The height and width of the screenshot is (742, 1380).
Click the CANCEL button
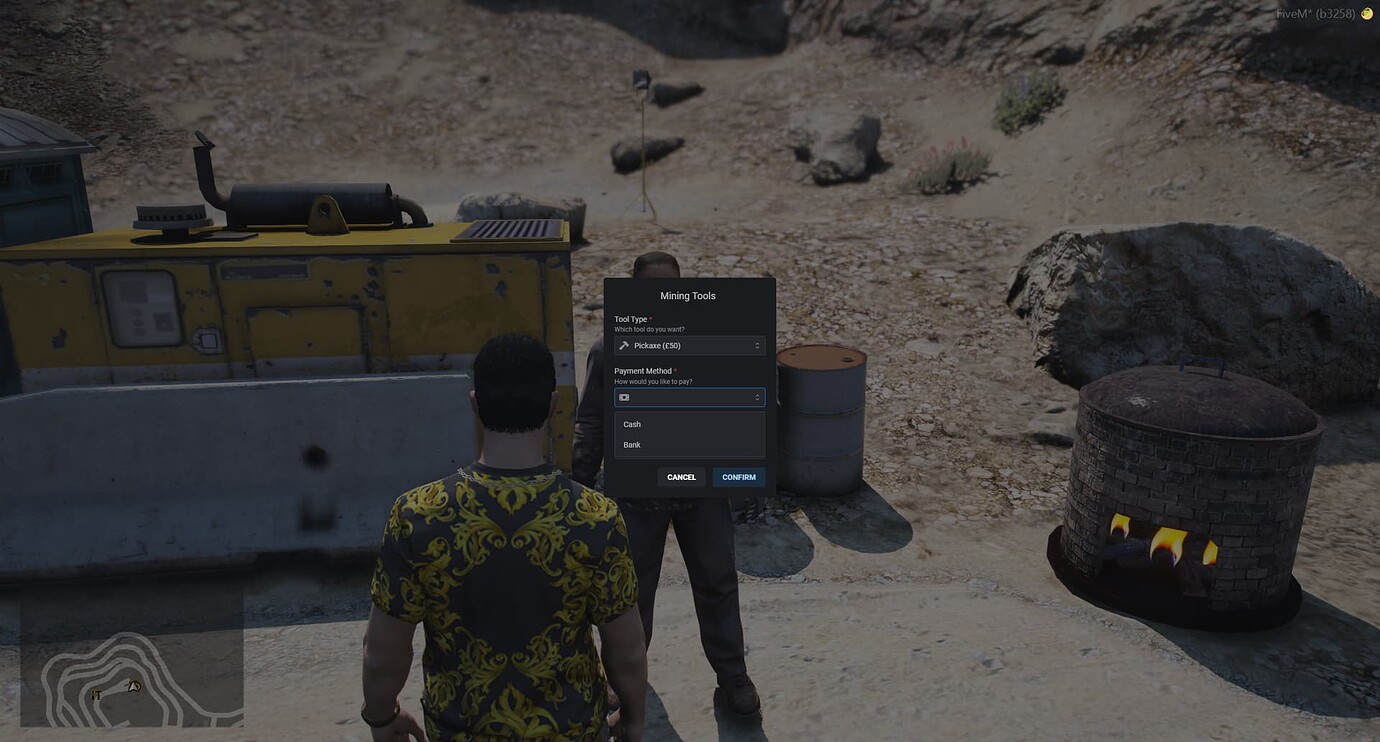coord(681,477)
